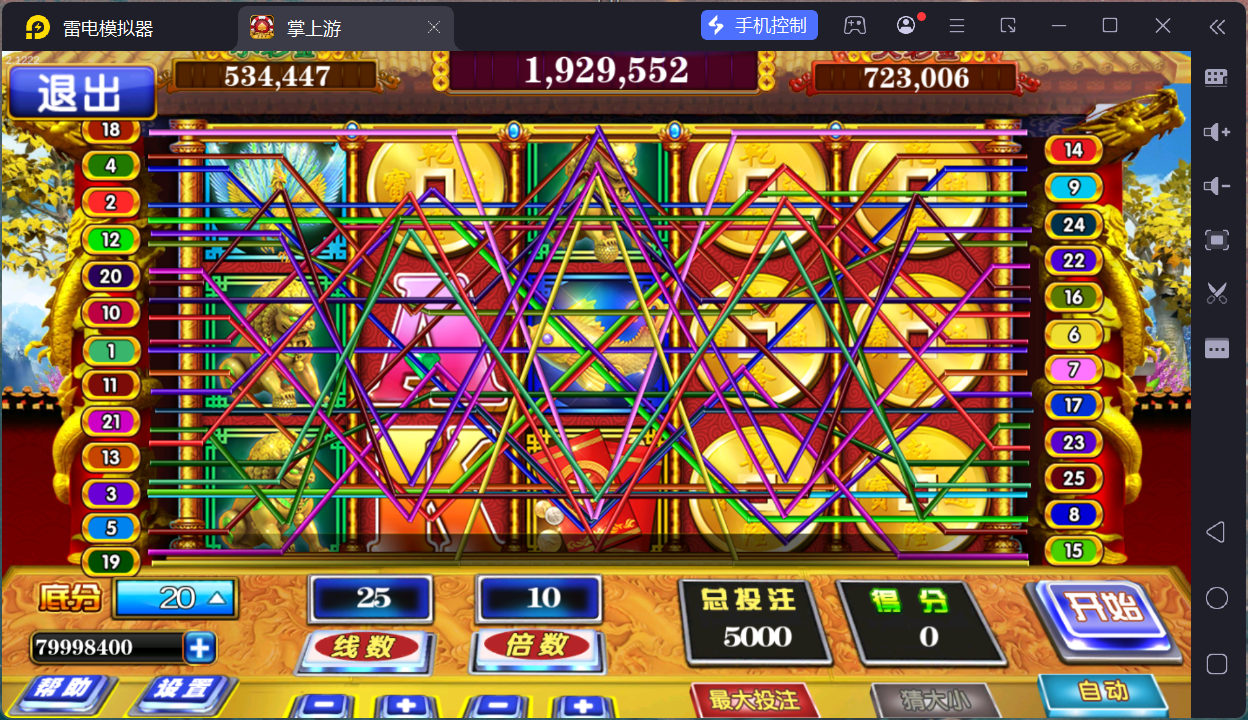Close the 掌上游 emulator tab

(434, 28)
